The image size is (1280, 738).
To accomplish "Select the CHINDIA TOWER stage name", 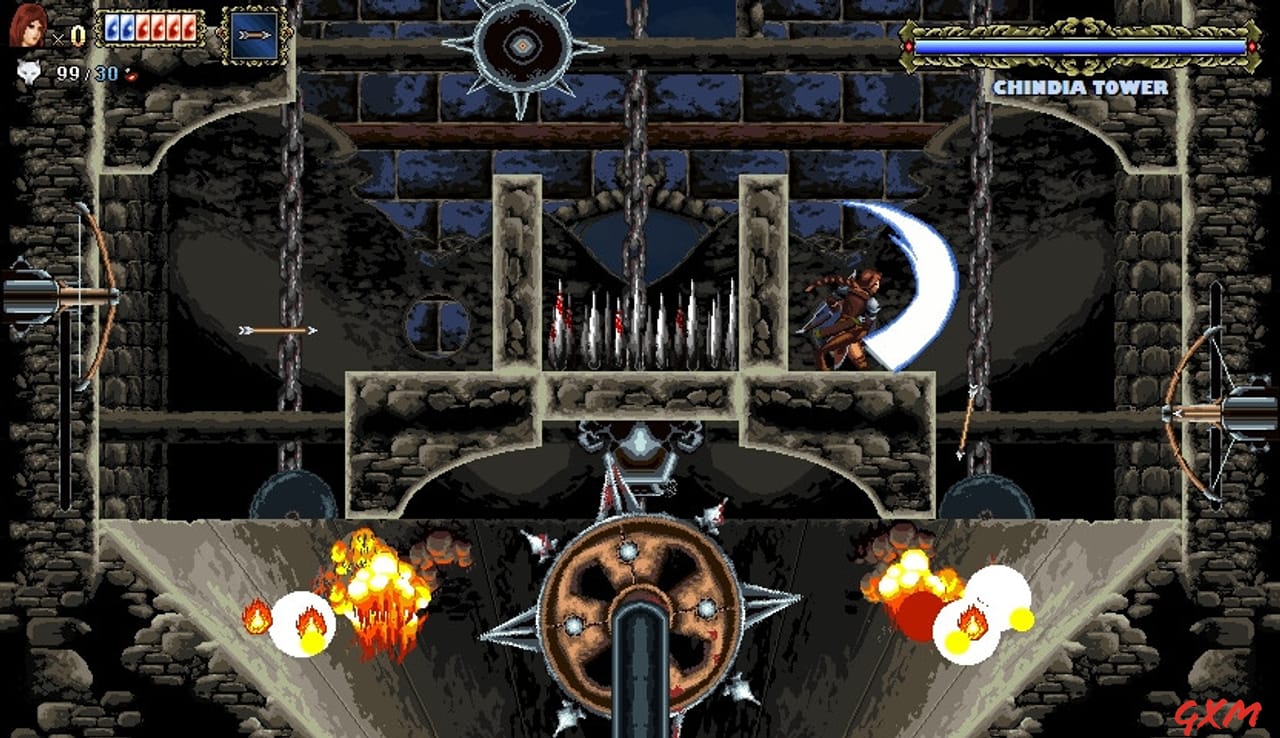I will click(1078, 88).
